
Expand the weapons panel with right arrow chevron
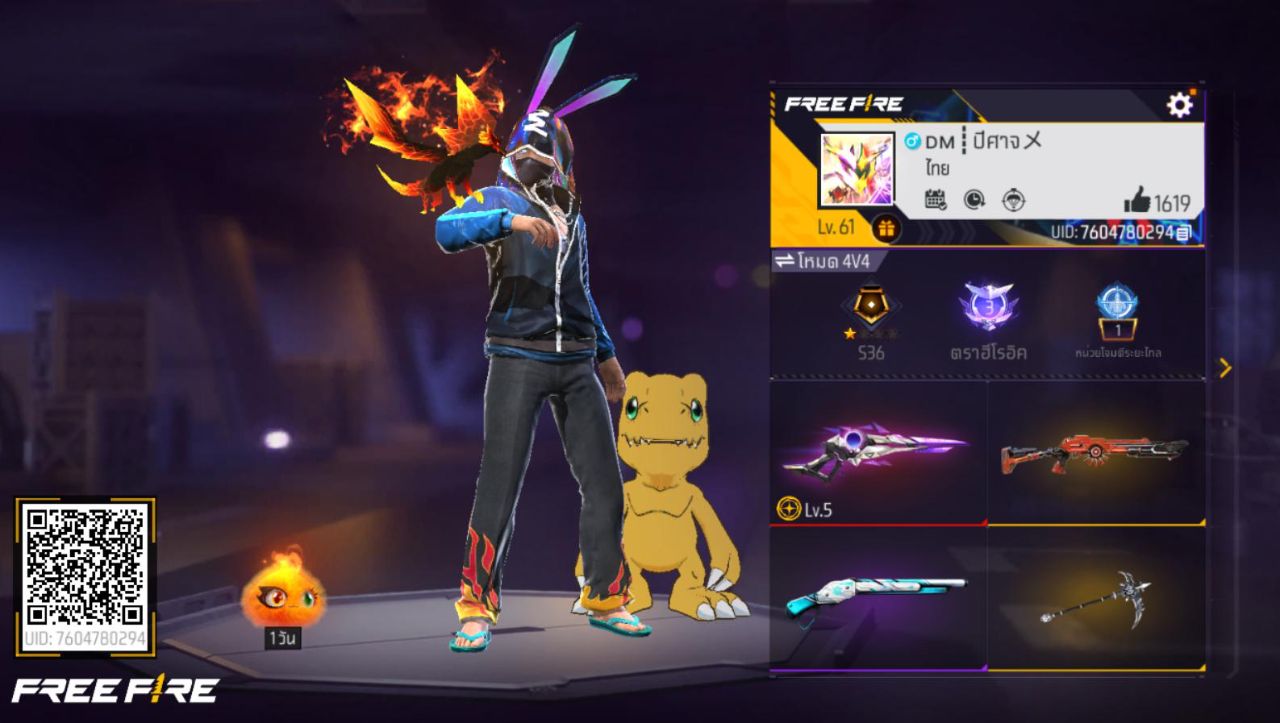(1226, 369)
